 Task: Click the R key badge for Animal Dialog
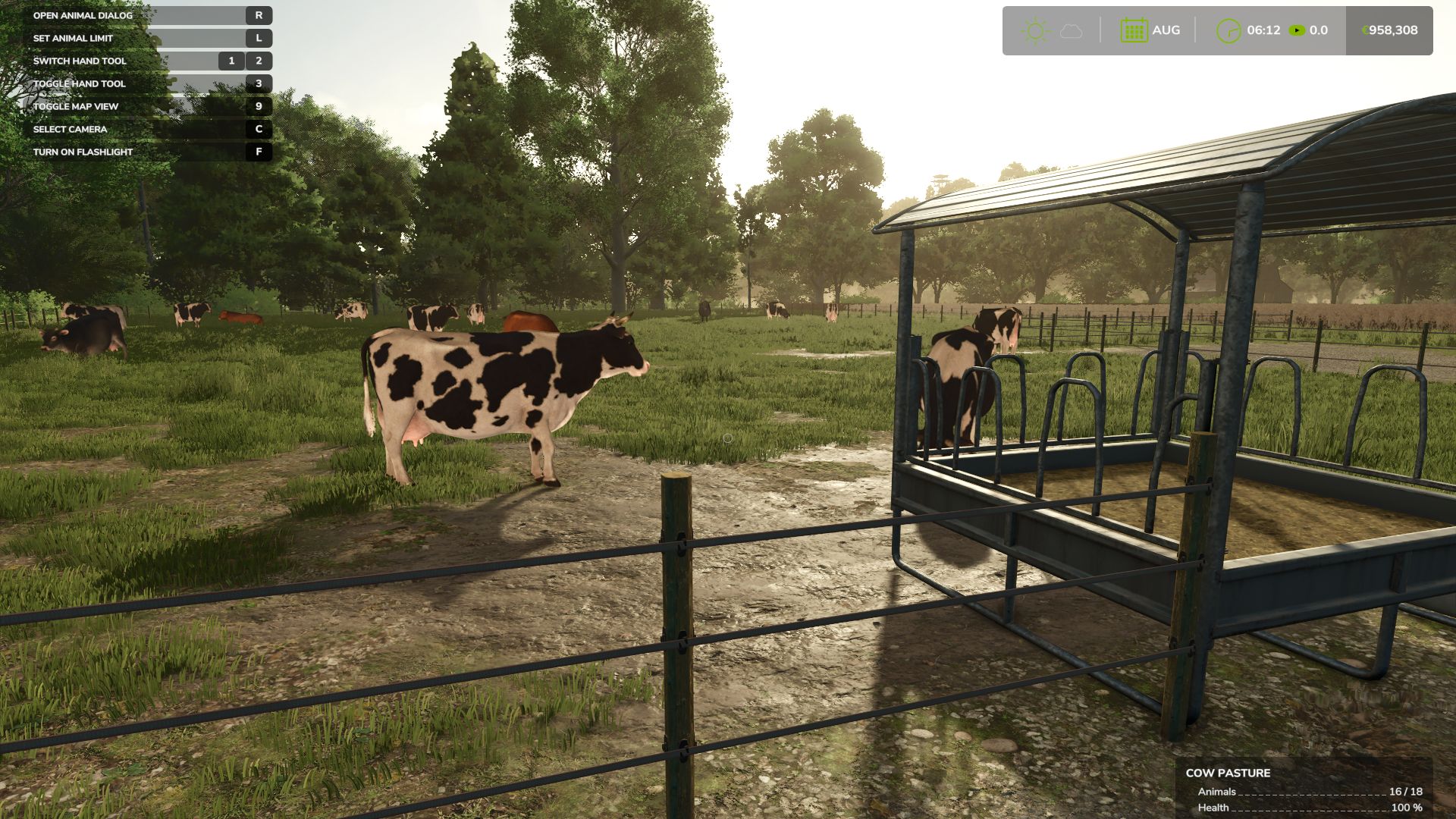click(x=260, y=14)
